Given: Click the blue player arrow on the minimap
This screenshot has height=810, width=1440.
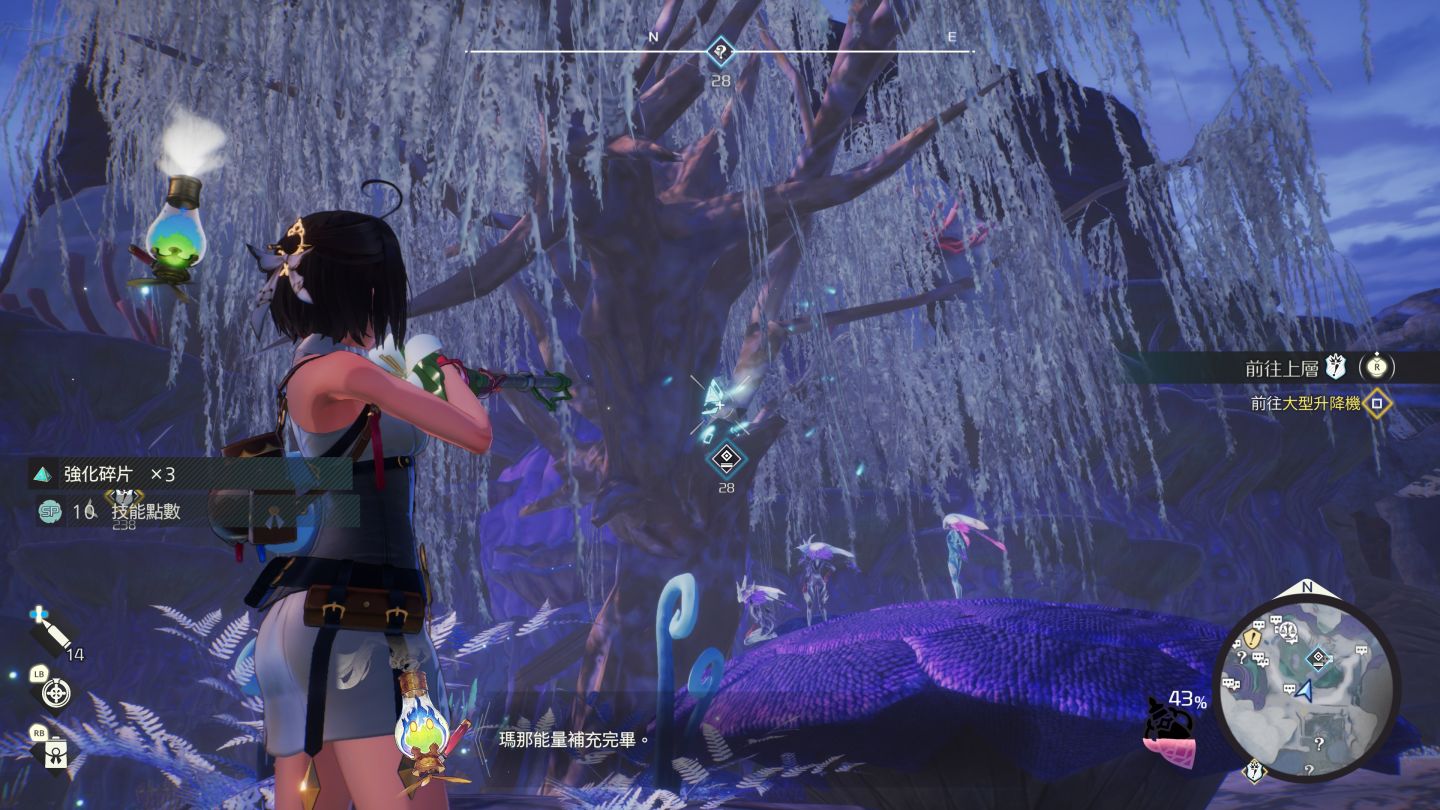Looking at the screenshot, I should pos(1305,691).
